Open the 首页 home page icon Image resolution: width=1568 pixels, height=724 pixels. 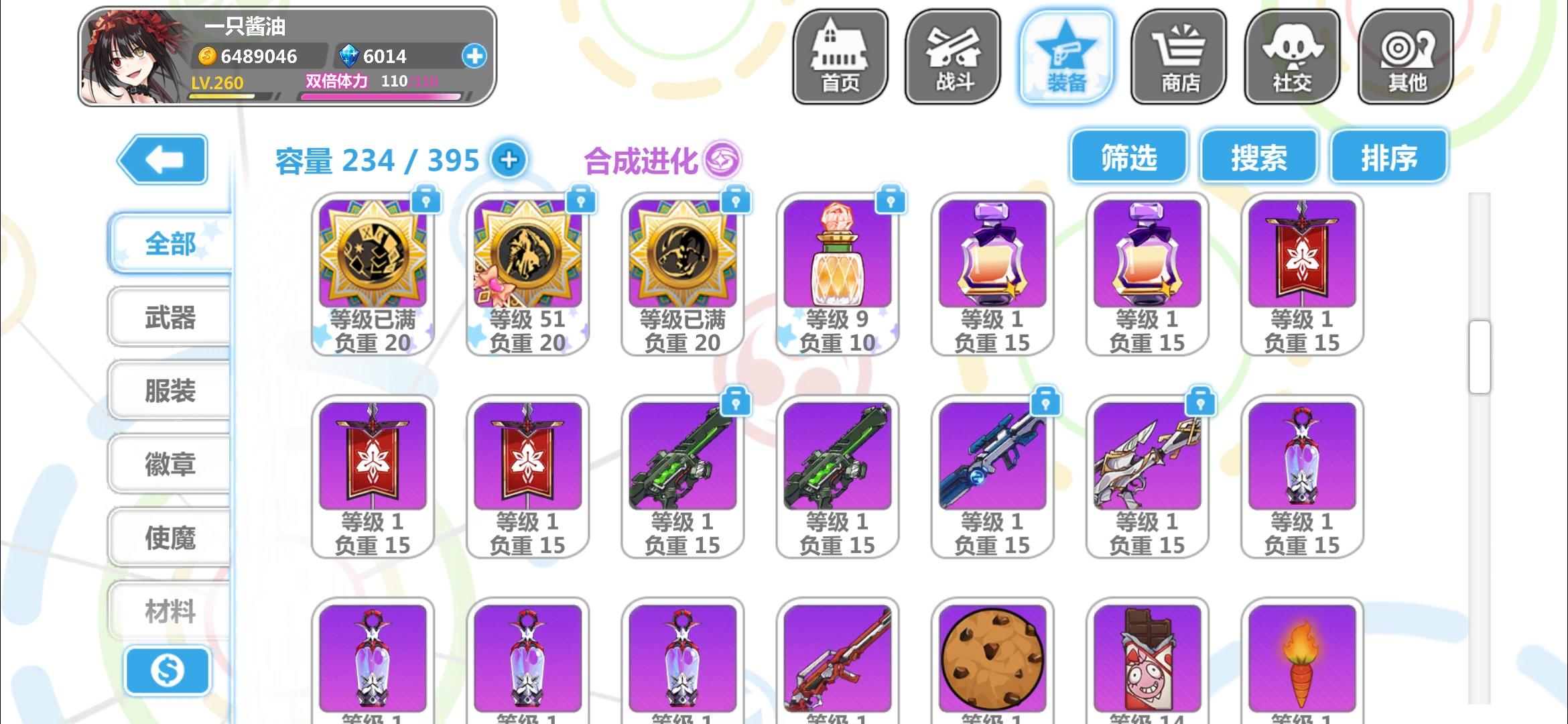click(839, 57)
